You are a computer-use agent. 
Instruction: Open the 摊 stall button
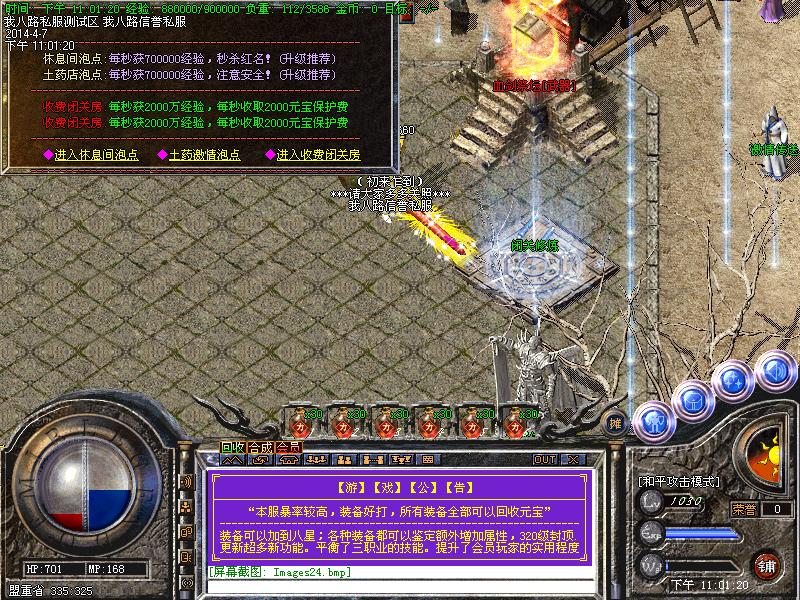pos(616,422)
